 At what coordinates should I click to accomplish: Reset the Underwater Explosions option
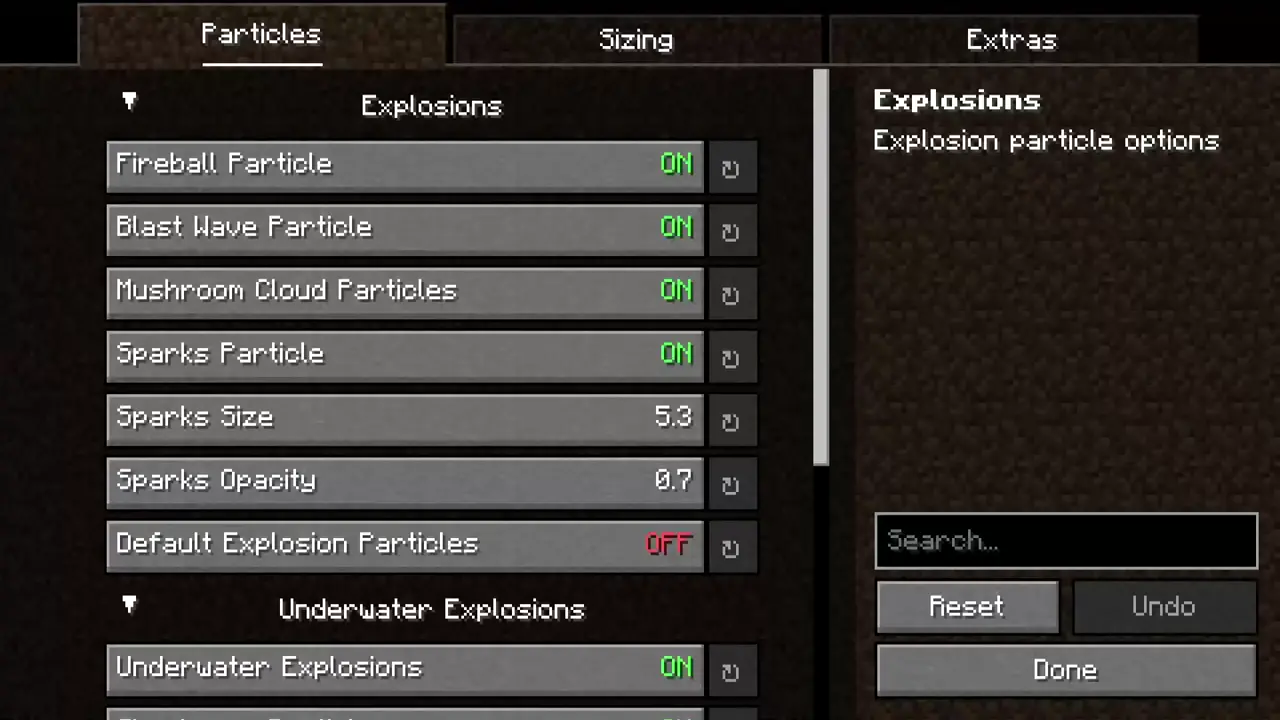[x=732, y=671]
